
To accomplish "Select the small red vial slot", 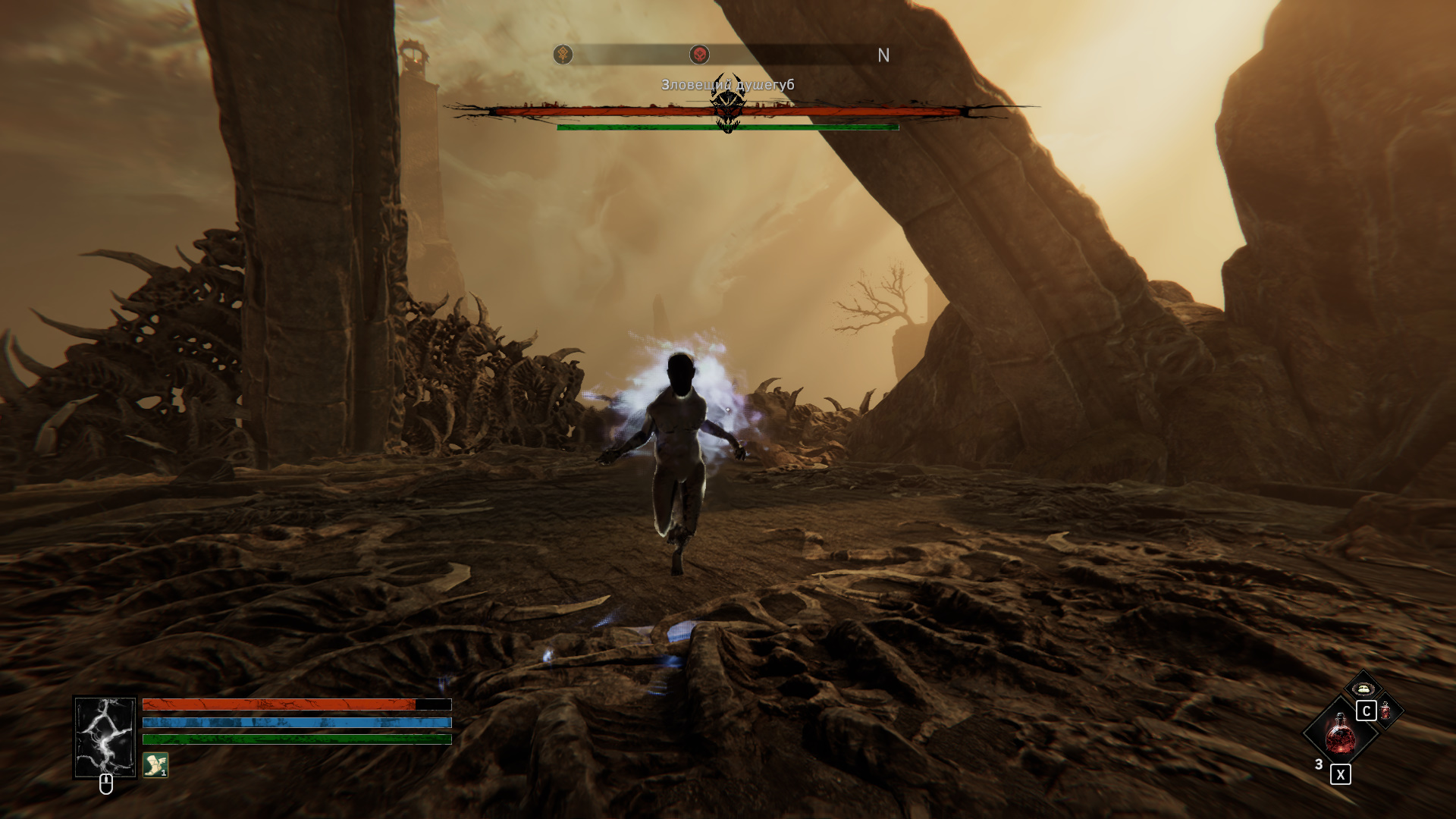I will click(x=1386, y=711).
